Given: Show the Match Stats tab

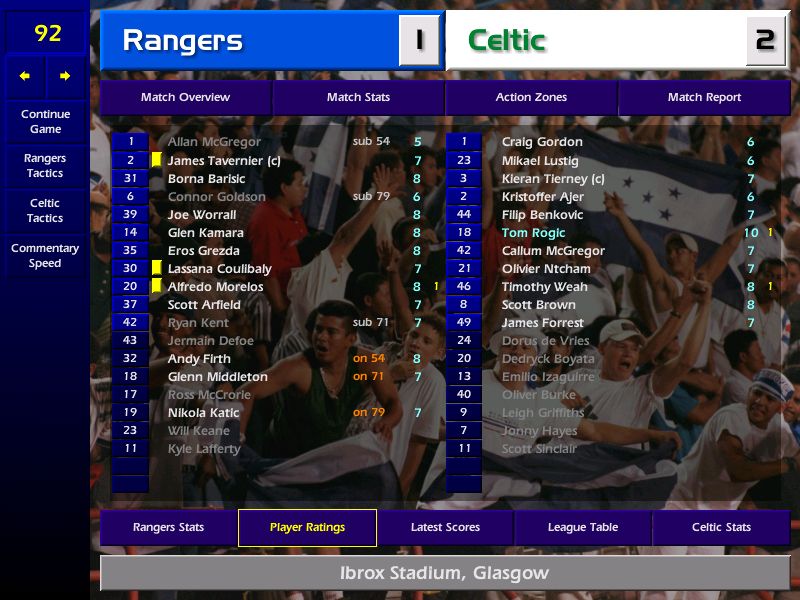Looking at the screenshot, I should (358, 97).
